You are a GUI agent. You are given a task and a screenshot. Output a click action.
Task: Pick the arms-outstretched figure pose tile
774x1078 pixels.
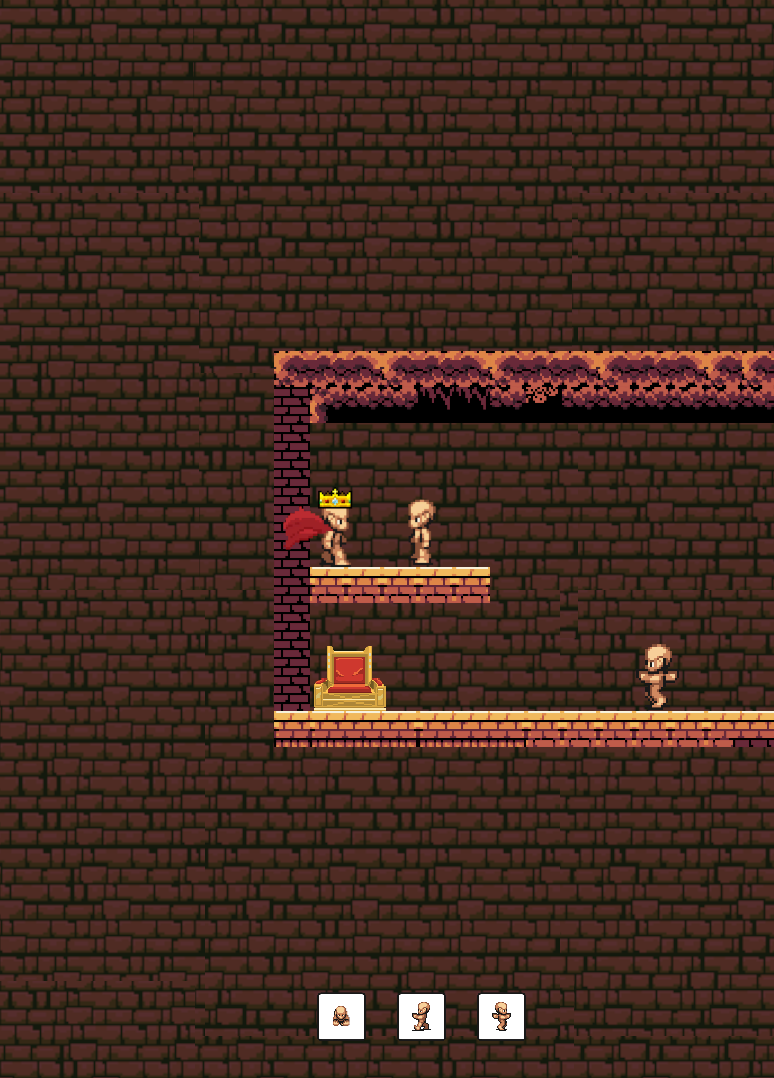(501, 1016)
